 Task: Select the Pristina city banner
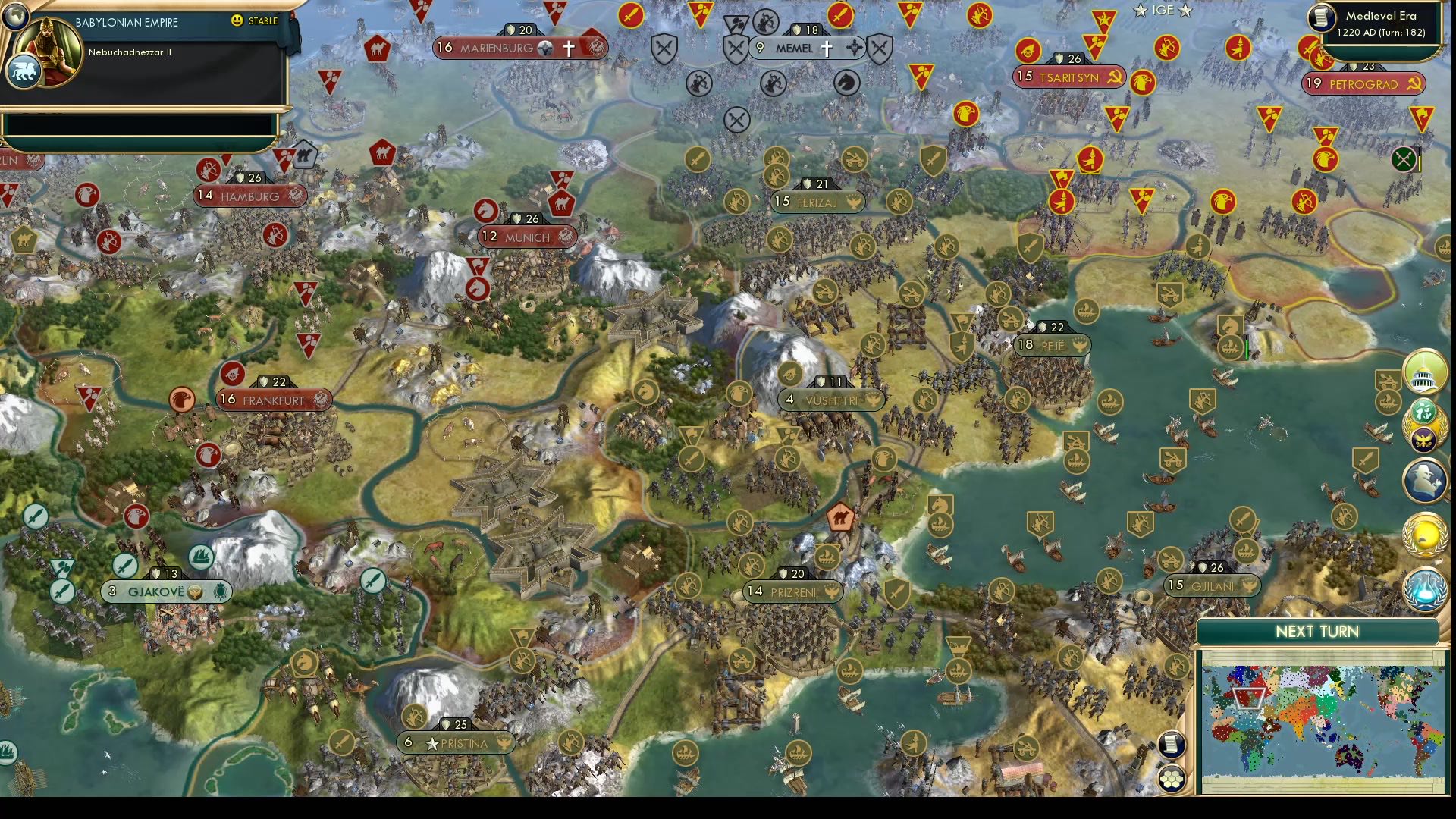click(x=455, y=742)
